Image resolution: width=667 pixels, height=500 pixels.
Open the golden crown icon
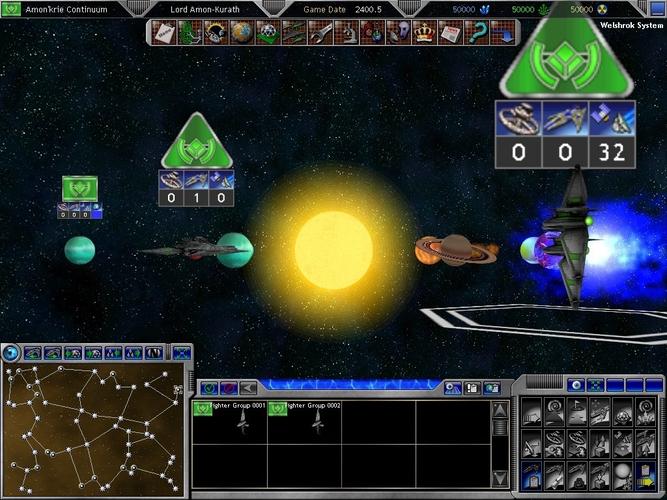pos(422,33)
